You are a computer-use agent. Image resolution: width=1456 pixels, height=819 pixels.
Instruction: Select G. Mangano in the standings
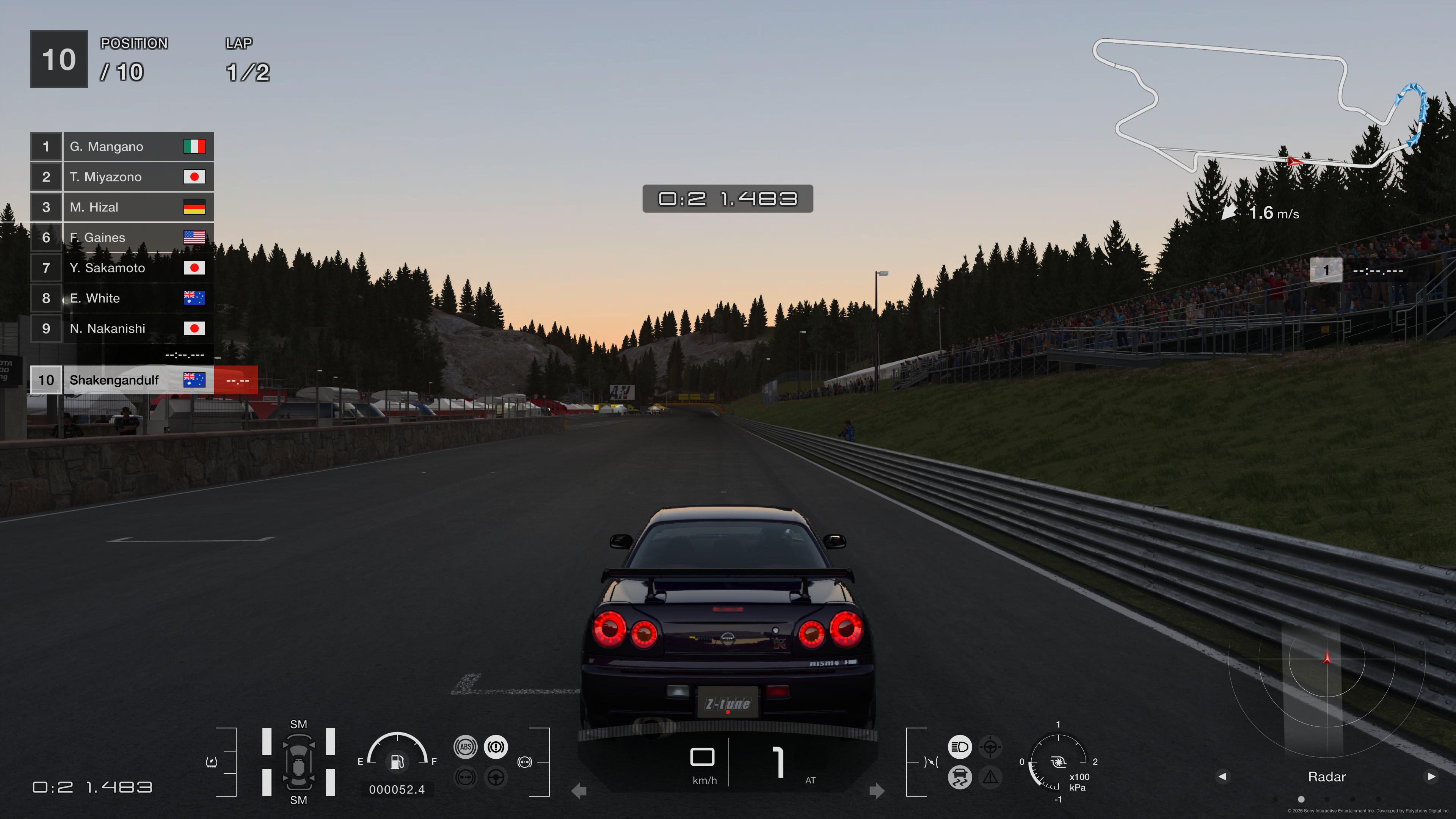(x=122, y=146)
